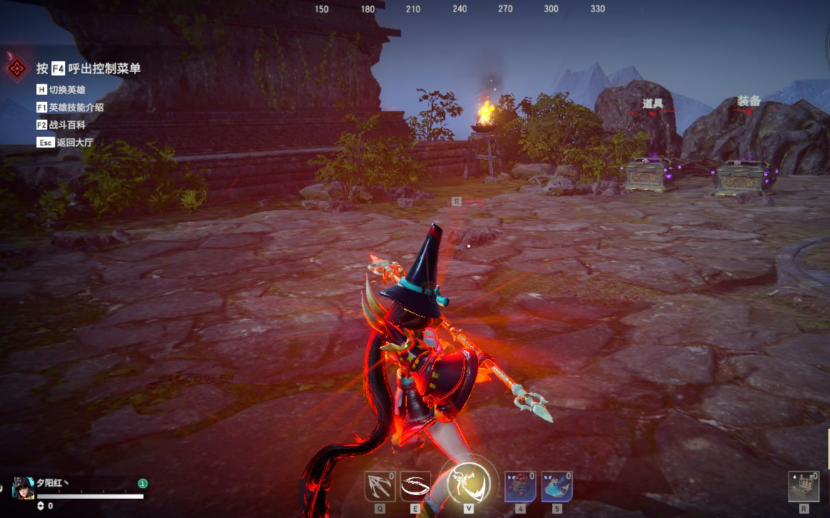
Task: Open the 战斗百科 combat encyclopedia
Action: coord(66,125)
